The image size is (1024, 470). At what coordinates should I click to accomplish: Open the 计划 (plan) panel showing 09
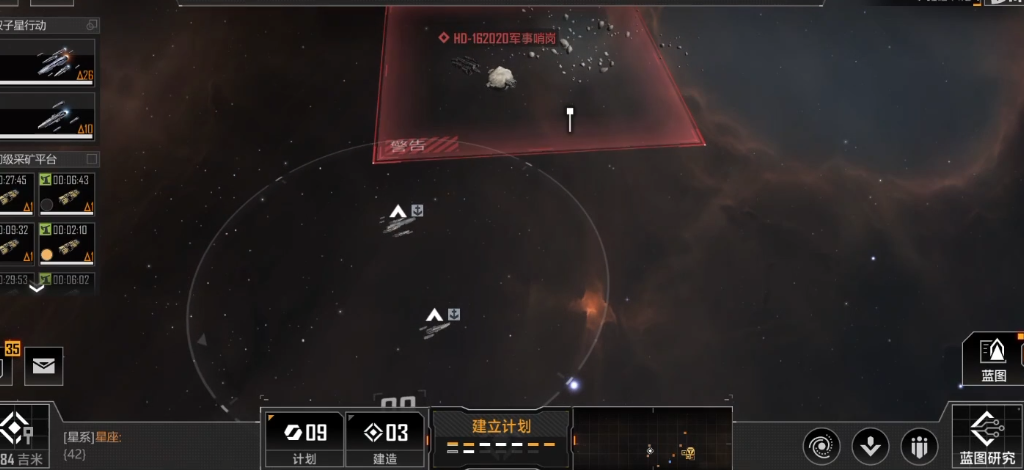pos(304,438)
